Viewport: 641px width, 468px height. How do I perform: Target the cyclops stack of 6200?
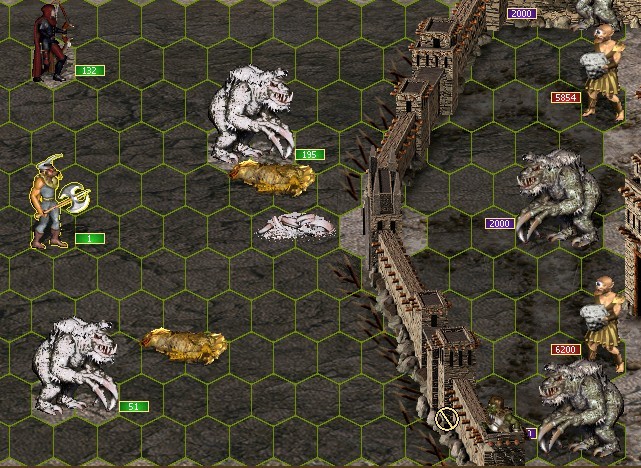605,322
